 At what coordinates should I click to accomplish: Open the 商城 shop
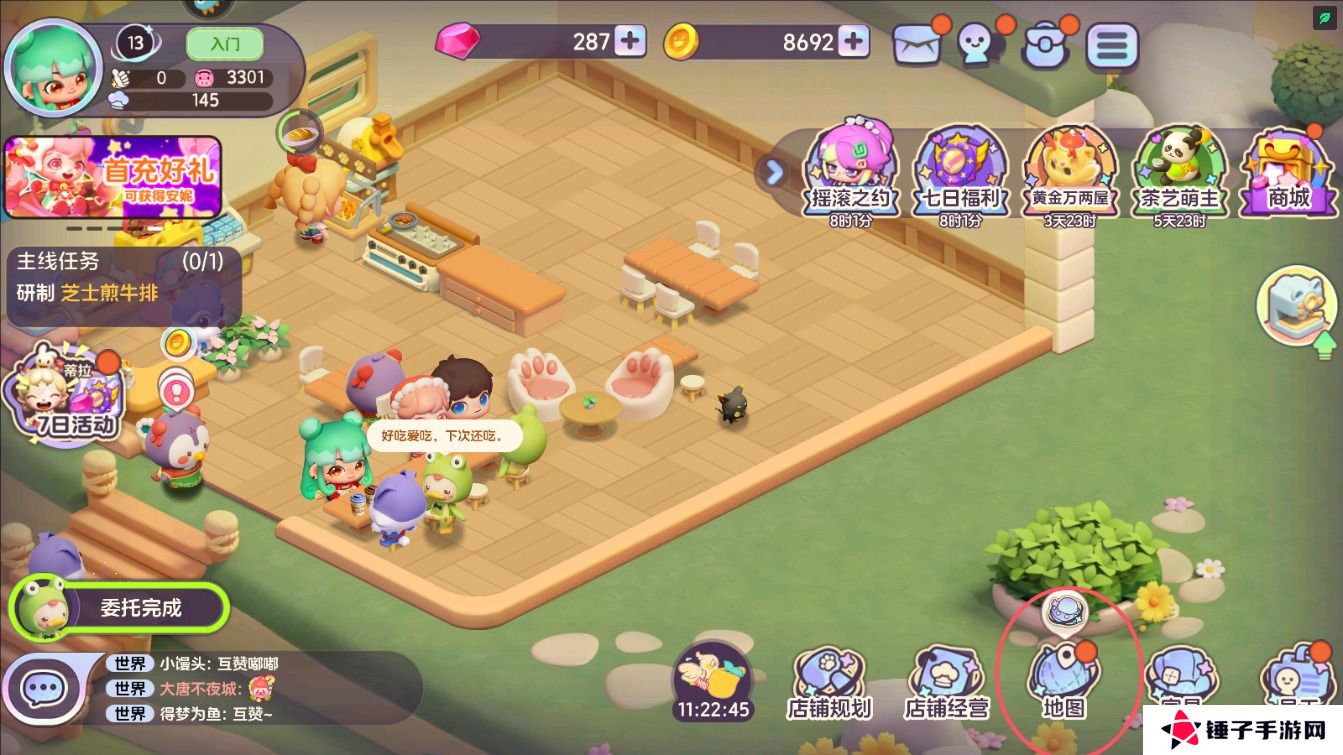[x=1288, y=170]
